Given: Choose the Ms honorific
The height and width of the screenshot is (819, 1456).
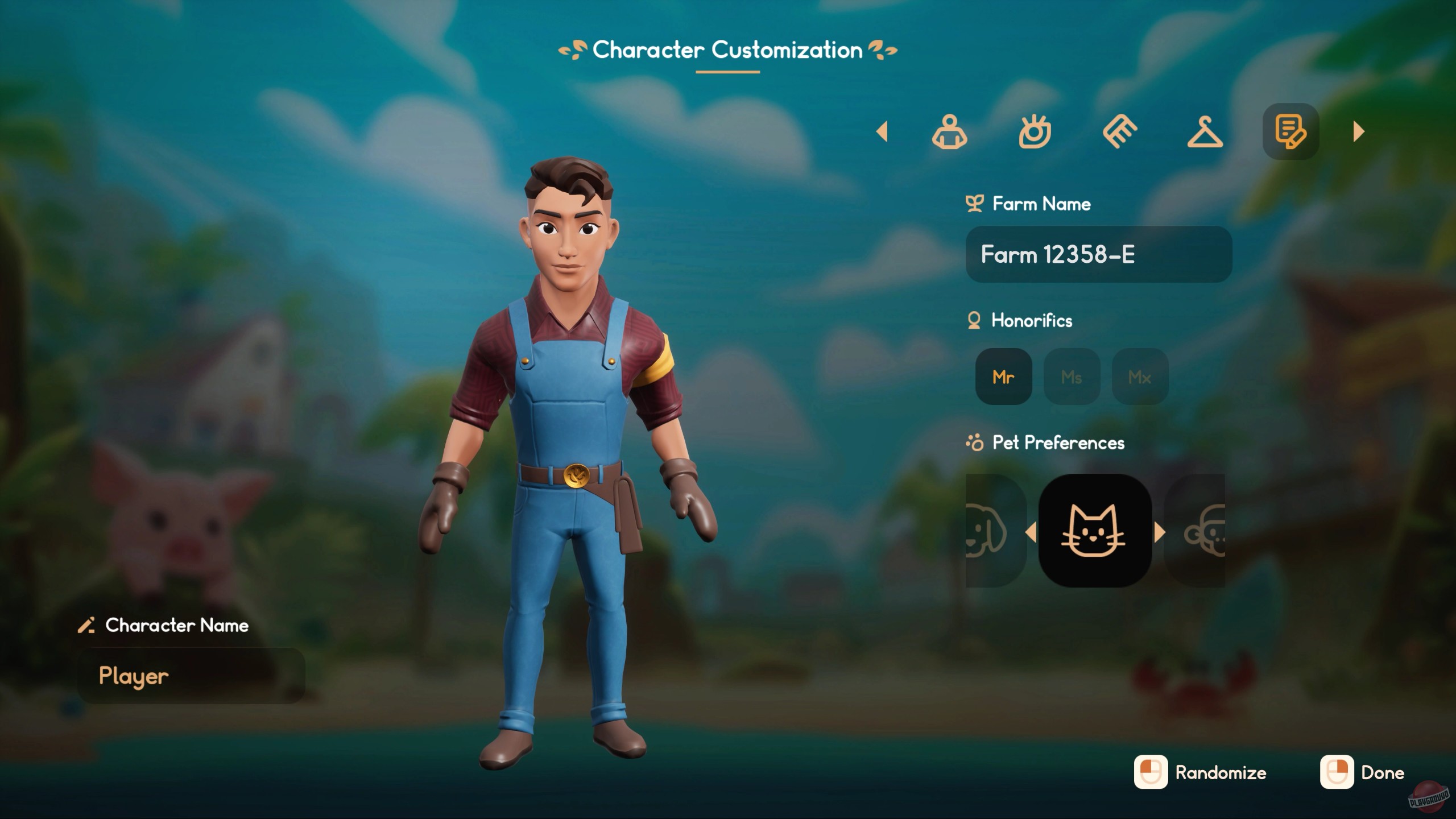Looking at the screenshot, I should coord(1072,377).
